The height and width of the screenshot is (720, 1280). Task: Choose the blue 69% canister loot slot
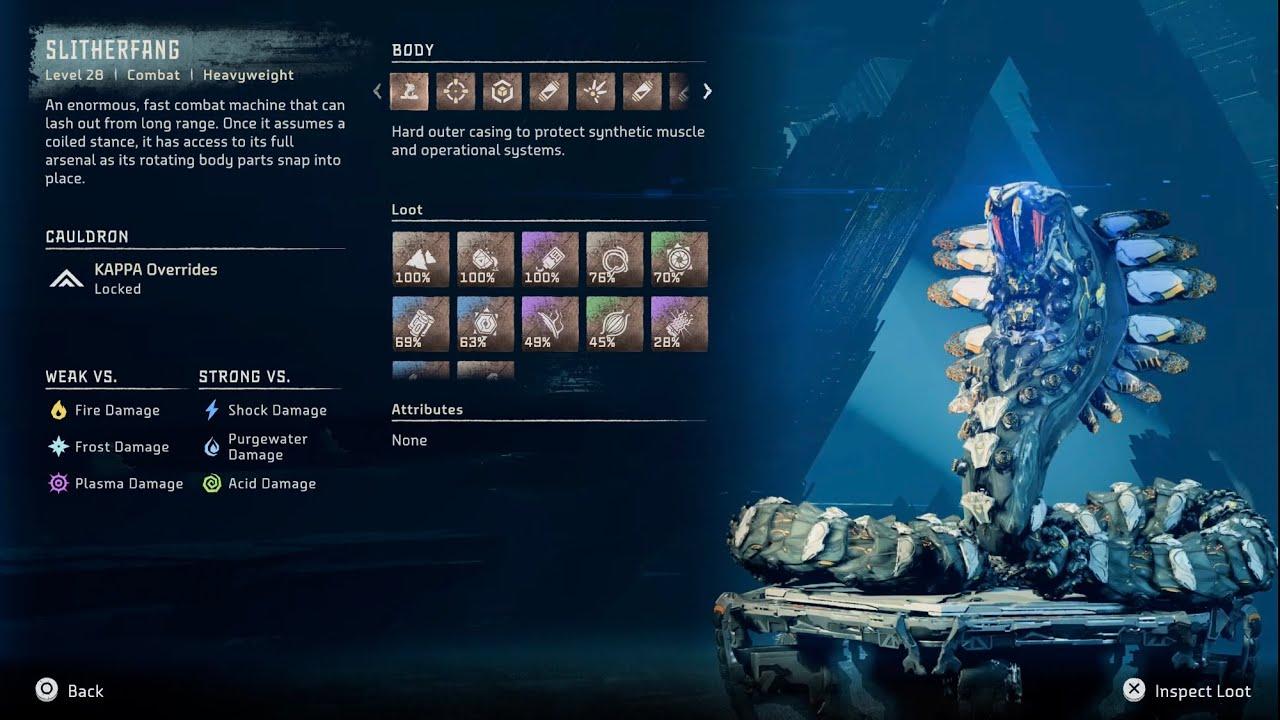(x=420, y=324)
